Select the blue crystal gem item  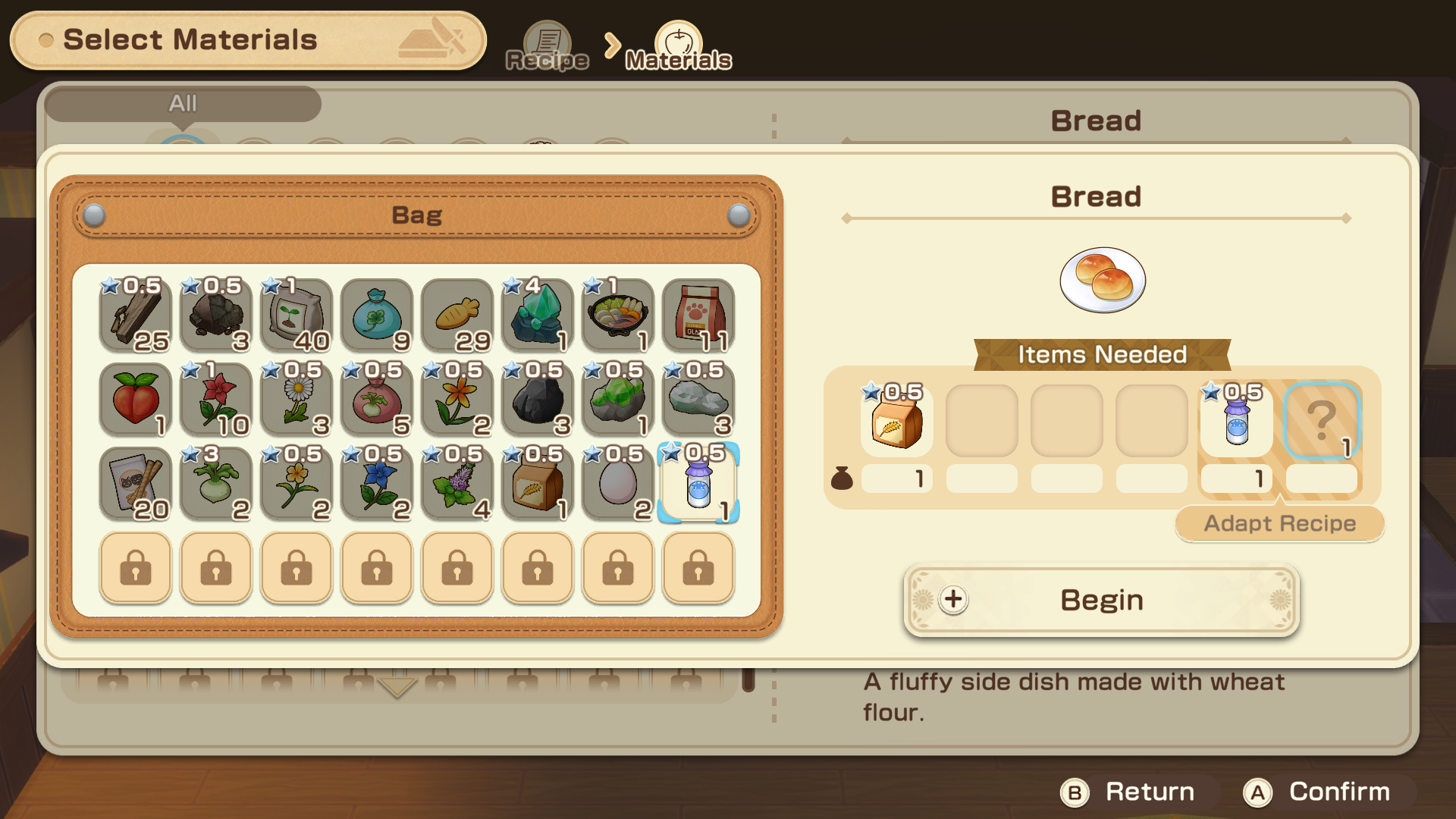click(536, 315)
